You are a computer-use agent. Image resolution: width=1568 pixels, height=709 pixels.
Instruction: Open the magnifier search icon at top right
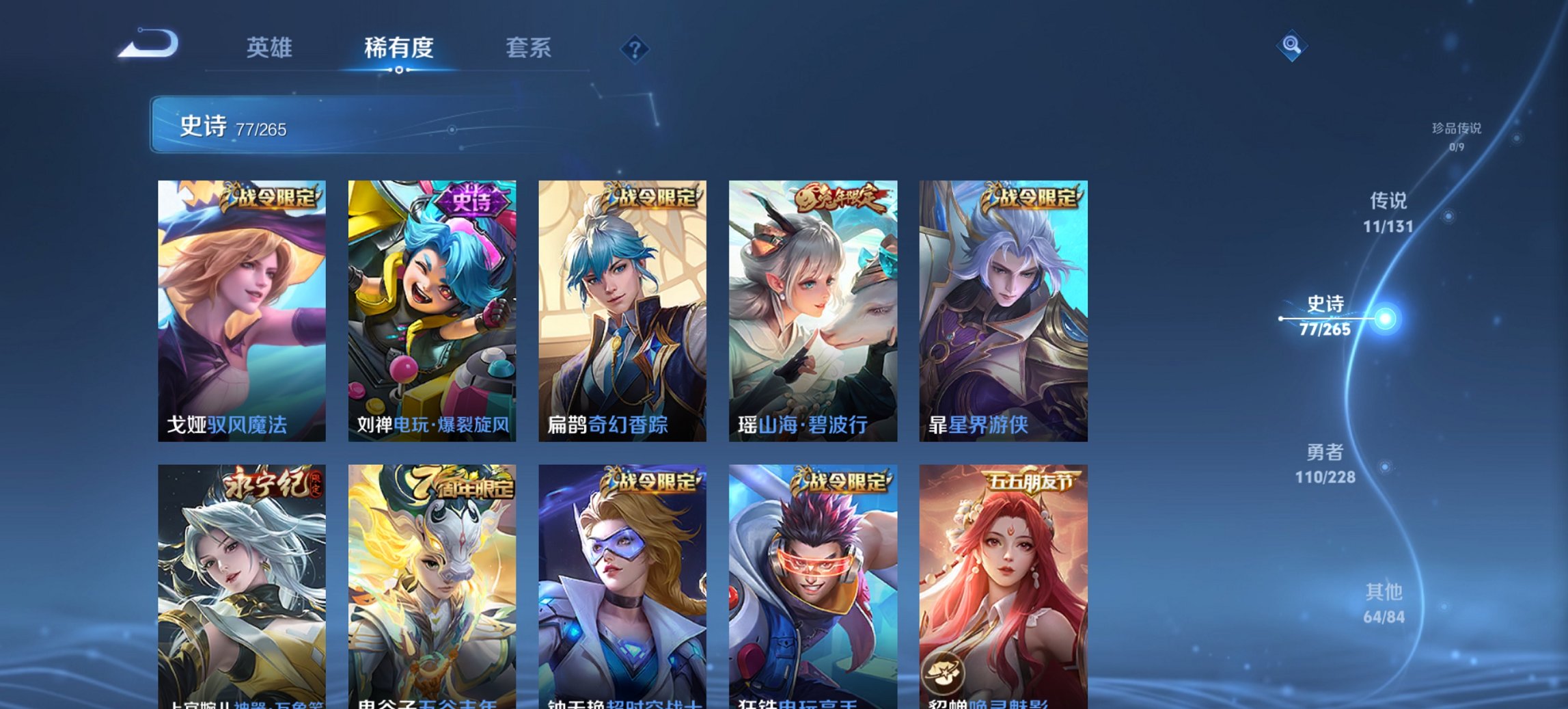[1290, 48]
